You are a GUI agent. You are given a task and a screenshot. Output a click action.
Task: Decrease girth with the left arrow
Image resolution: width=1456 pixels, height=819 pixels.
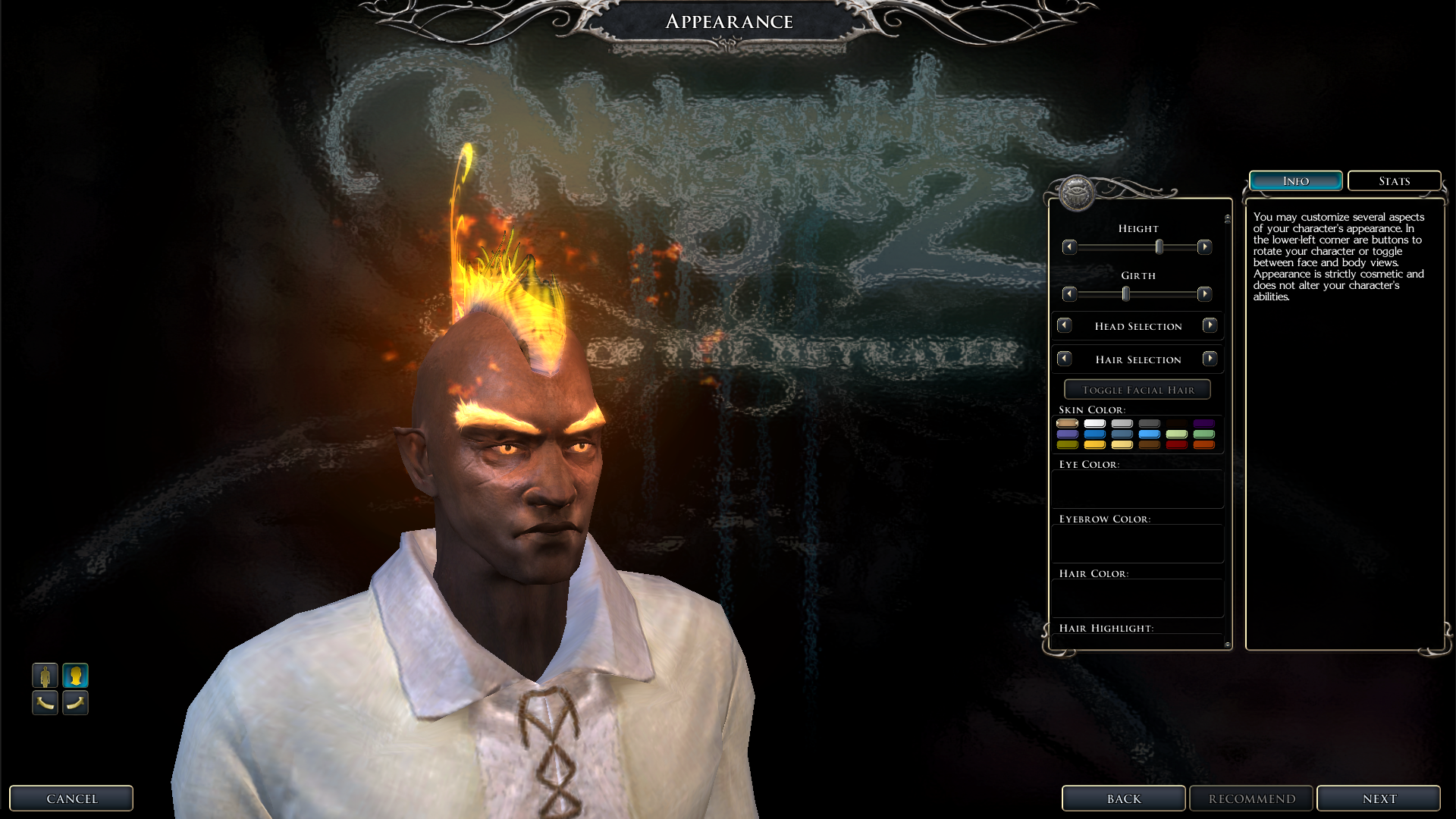[x=1069, y=294]
